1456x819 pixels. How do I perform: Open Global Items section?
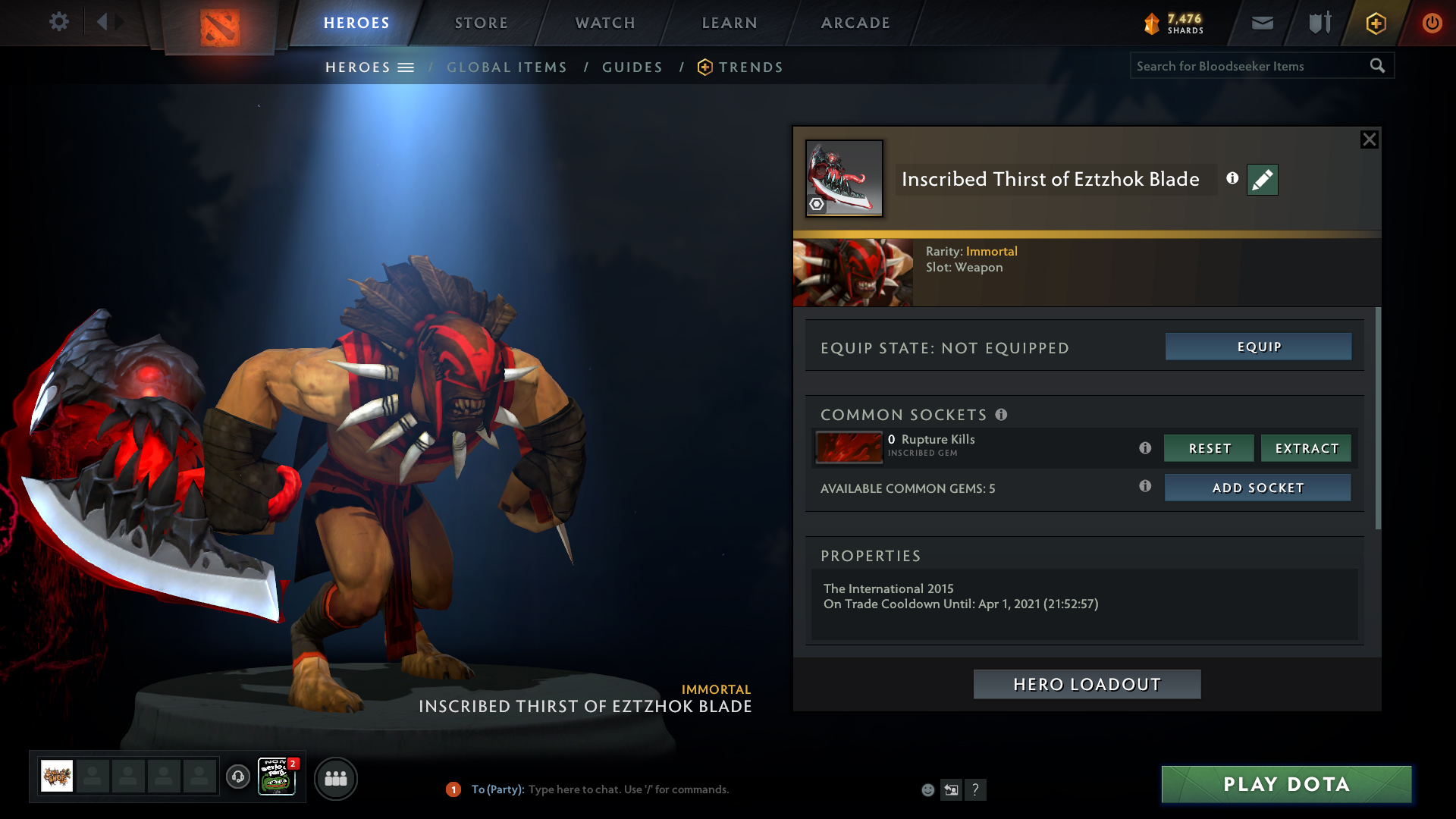click(507, 67)
